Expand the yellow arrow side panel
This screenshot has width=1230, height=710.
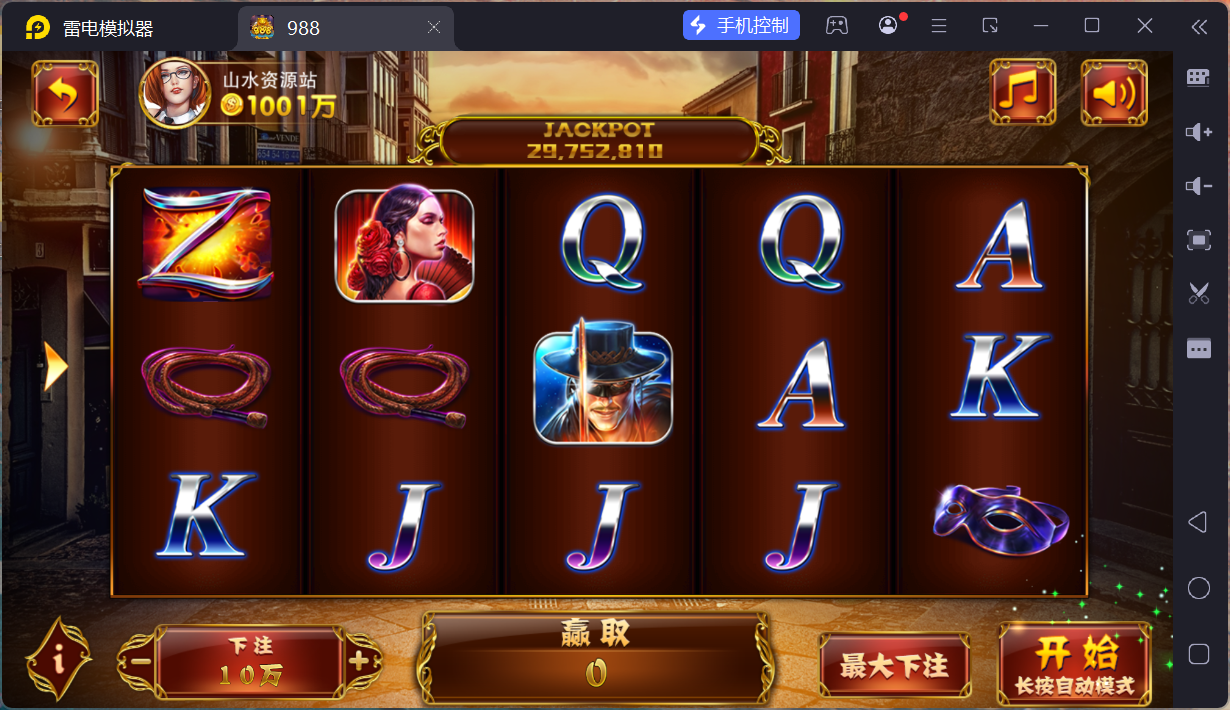coord(56,368)
